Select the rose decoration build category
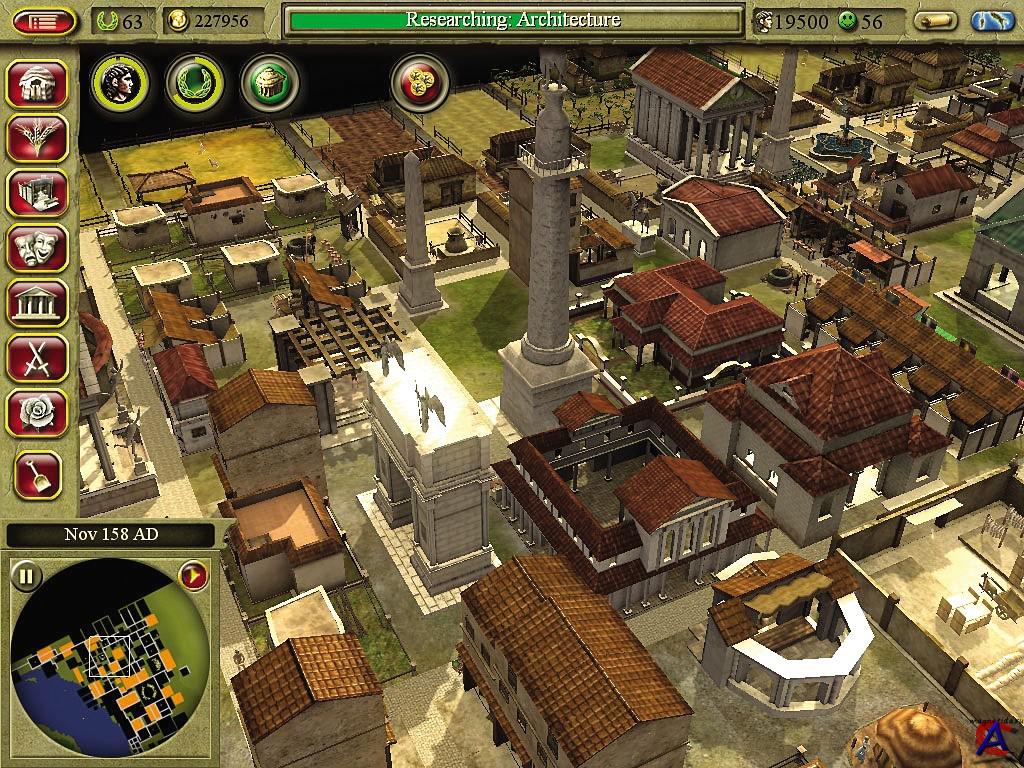The height and width of the screenshot is (768, 1024). [37, 411]
